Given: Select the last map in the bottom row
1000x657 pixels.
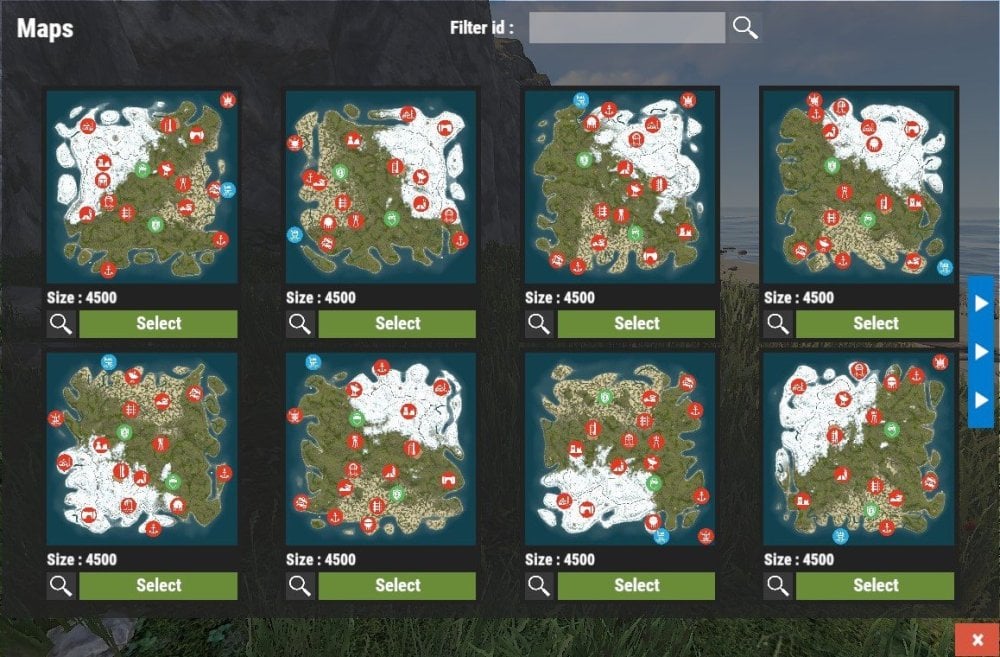Looking at the screenshot, I should (875, 586).
